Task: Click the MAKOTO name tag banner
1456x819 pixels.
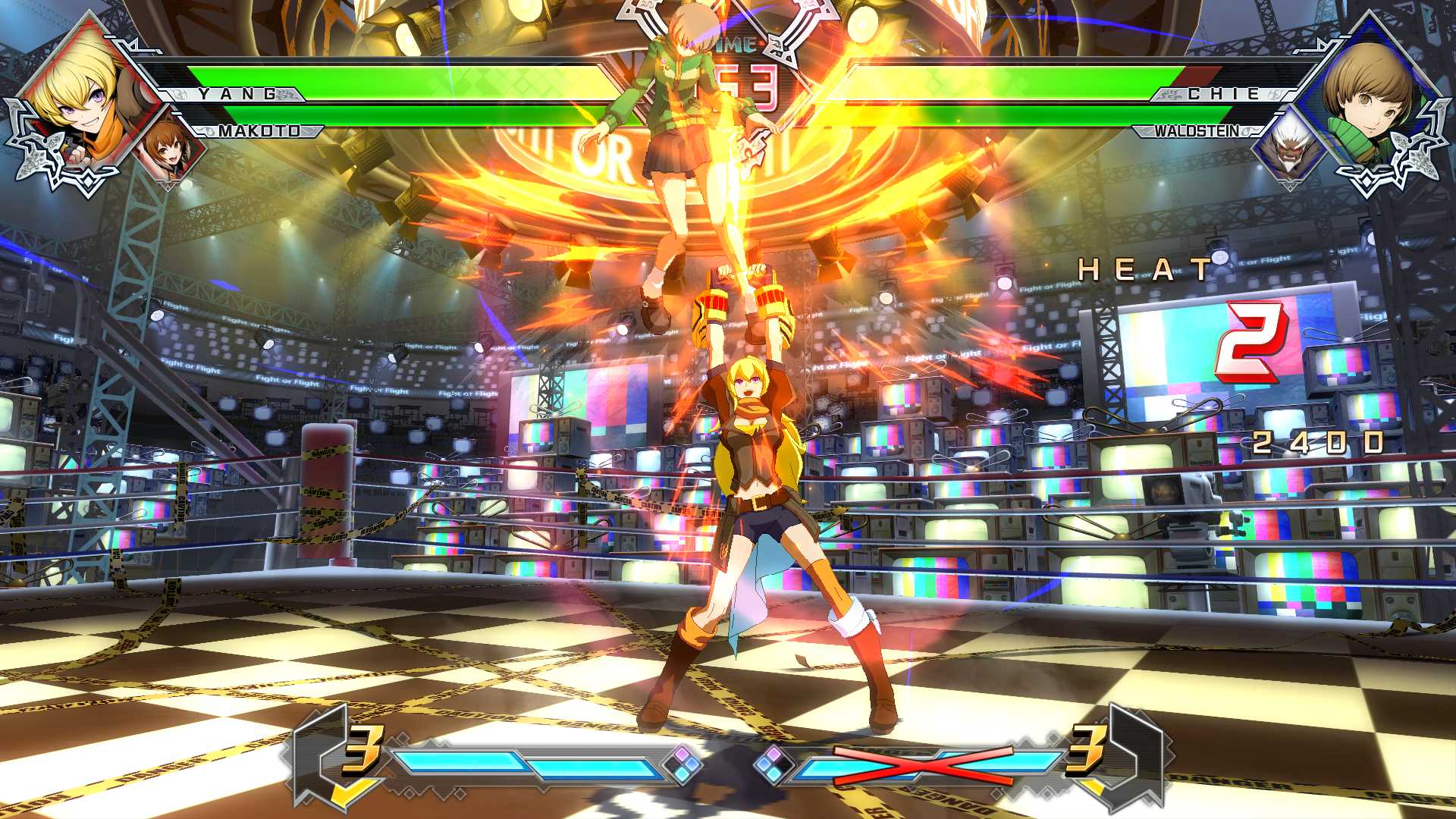Action: click(258, 131)
